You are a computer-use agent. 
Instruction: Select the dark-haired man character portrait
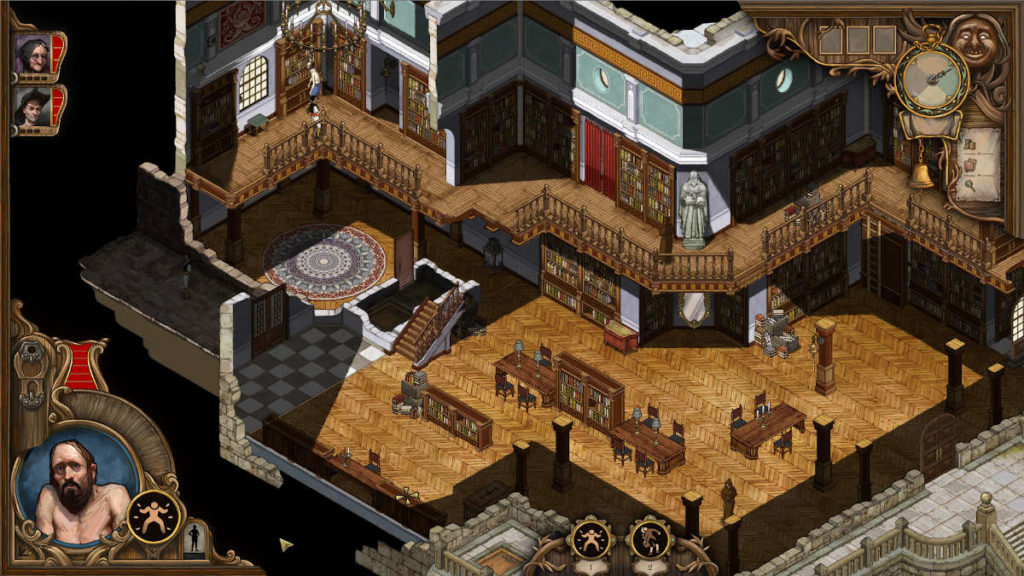(33, 105)
